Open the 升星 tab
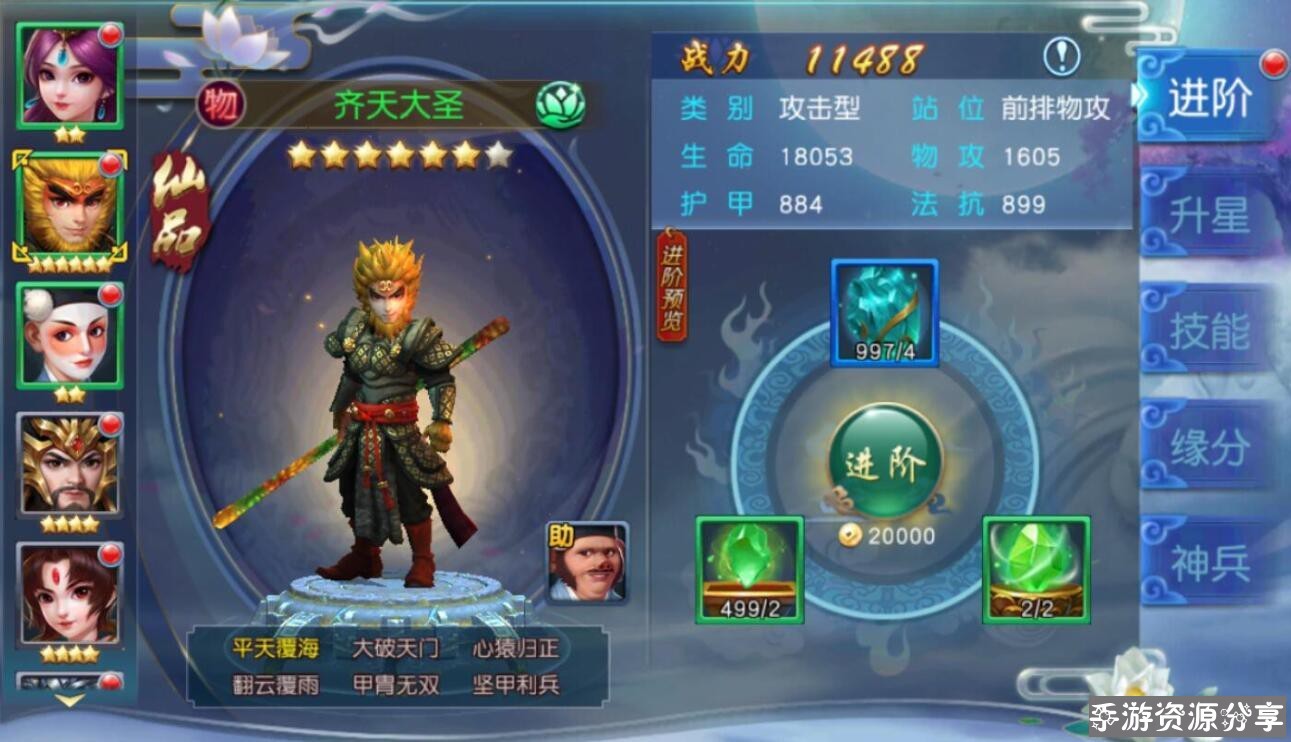Viewport: 1291px width, 742px height. click(x=1209, y=214)
